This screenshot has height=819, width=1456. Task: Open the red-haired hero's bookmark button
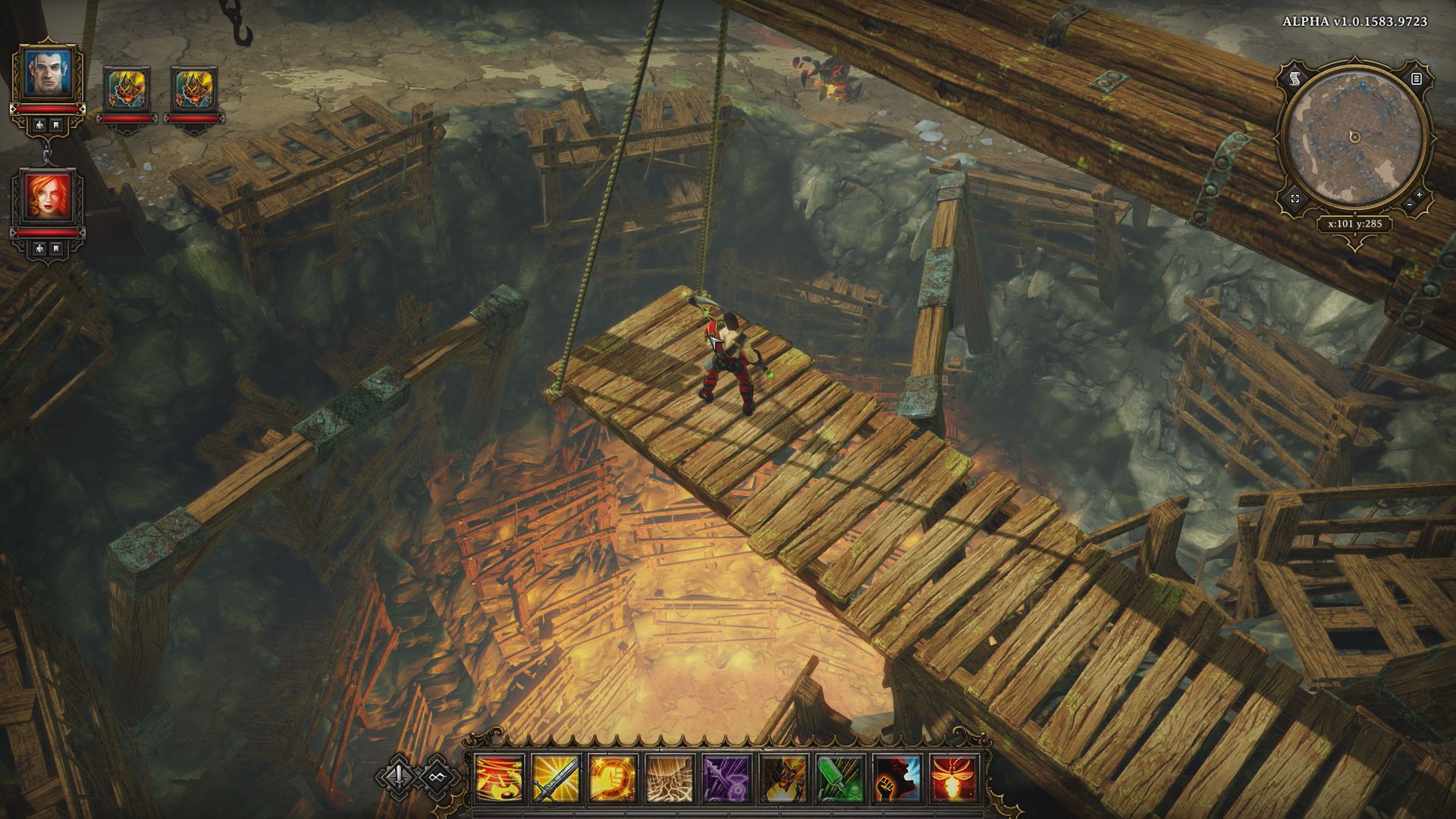(x=57, y=248)
